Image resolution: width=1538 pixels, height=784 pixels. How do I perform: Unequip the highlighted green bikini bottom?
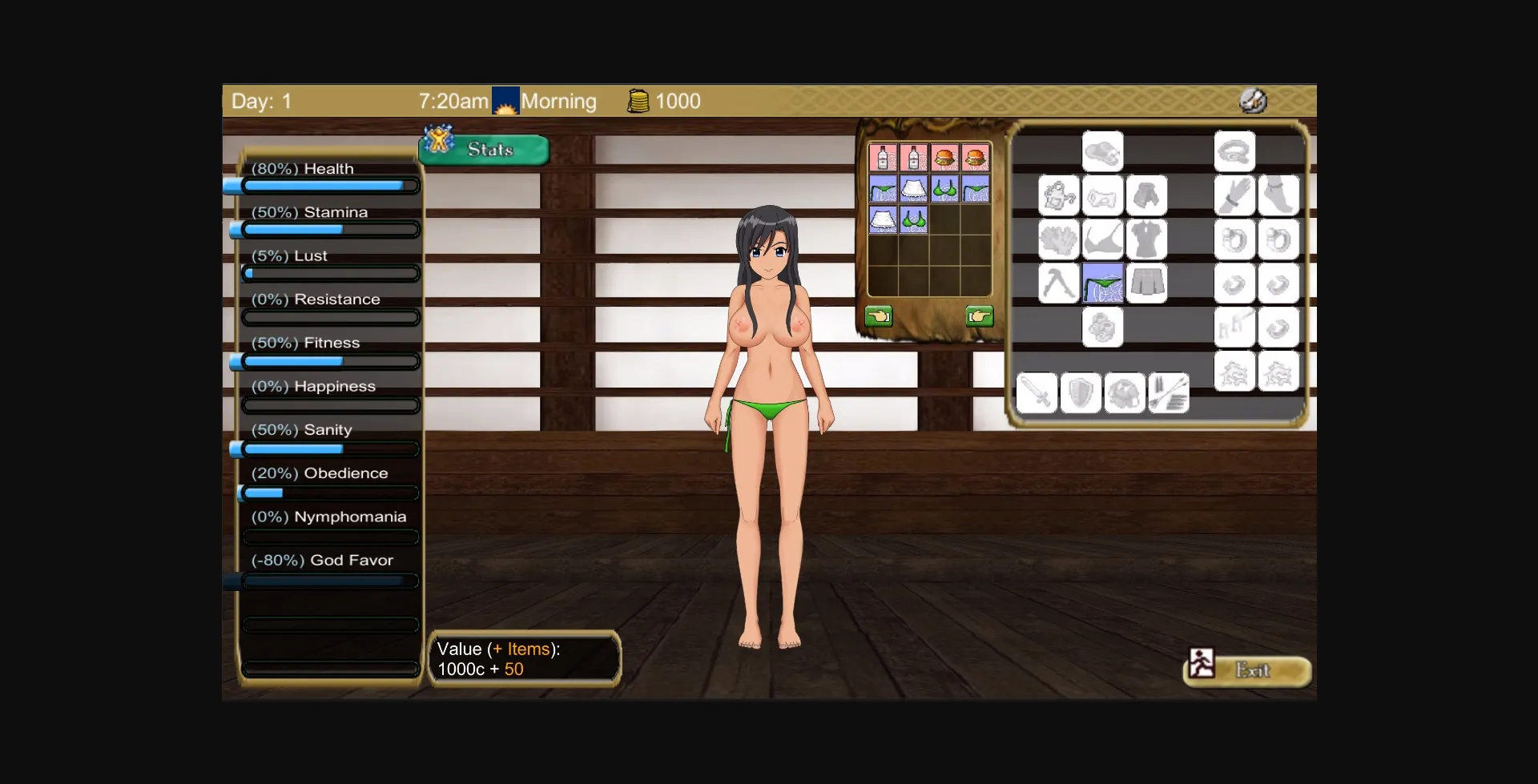[1104, 283]
